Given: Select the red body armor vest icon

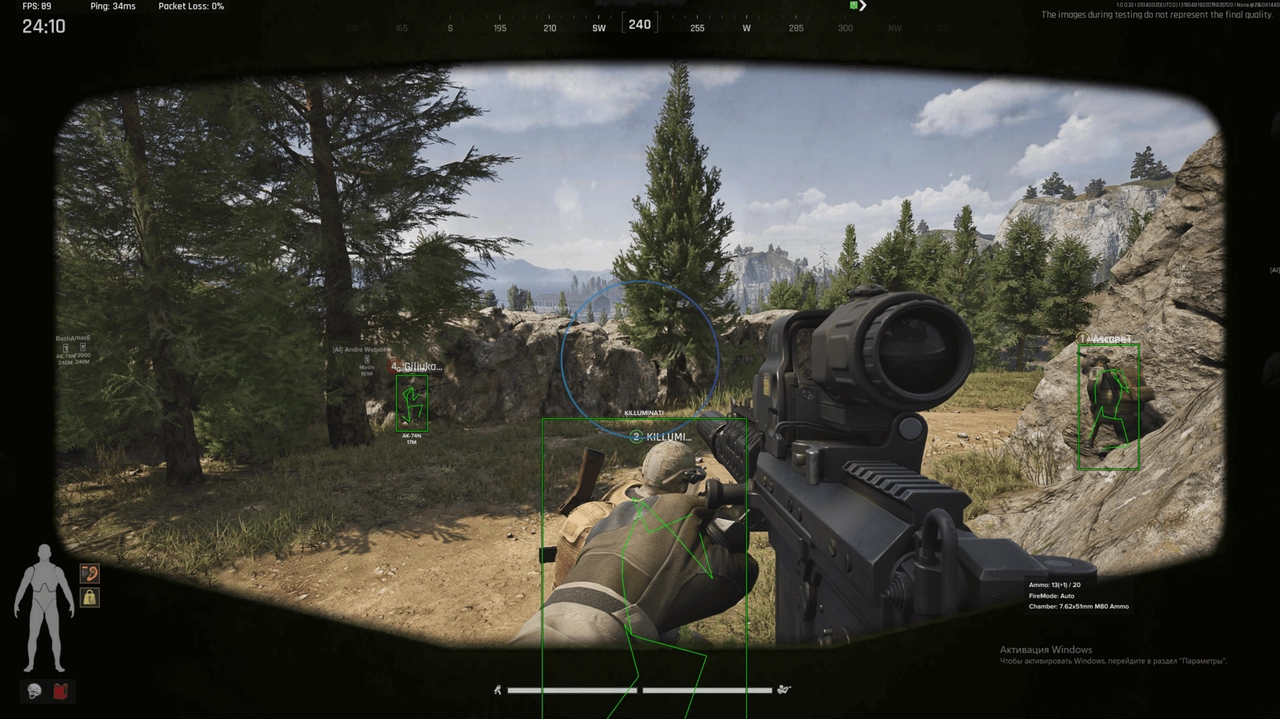Looking at the screenshot, I should click(x=62, y=691).
